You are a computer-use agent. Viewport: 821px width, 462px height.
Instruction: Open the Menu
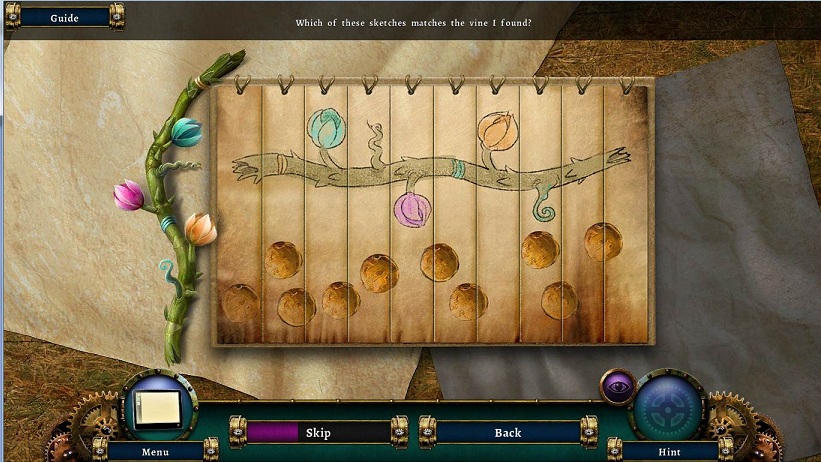[x=155, y=452]
